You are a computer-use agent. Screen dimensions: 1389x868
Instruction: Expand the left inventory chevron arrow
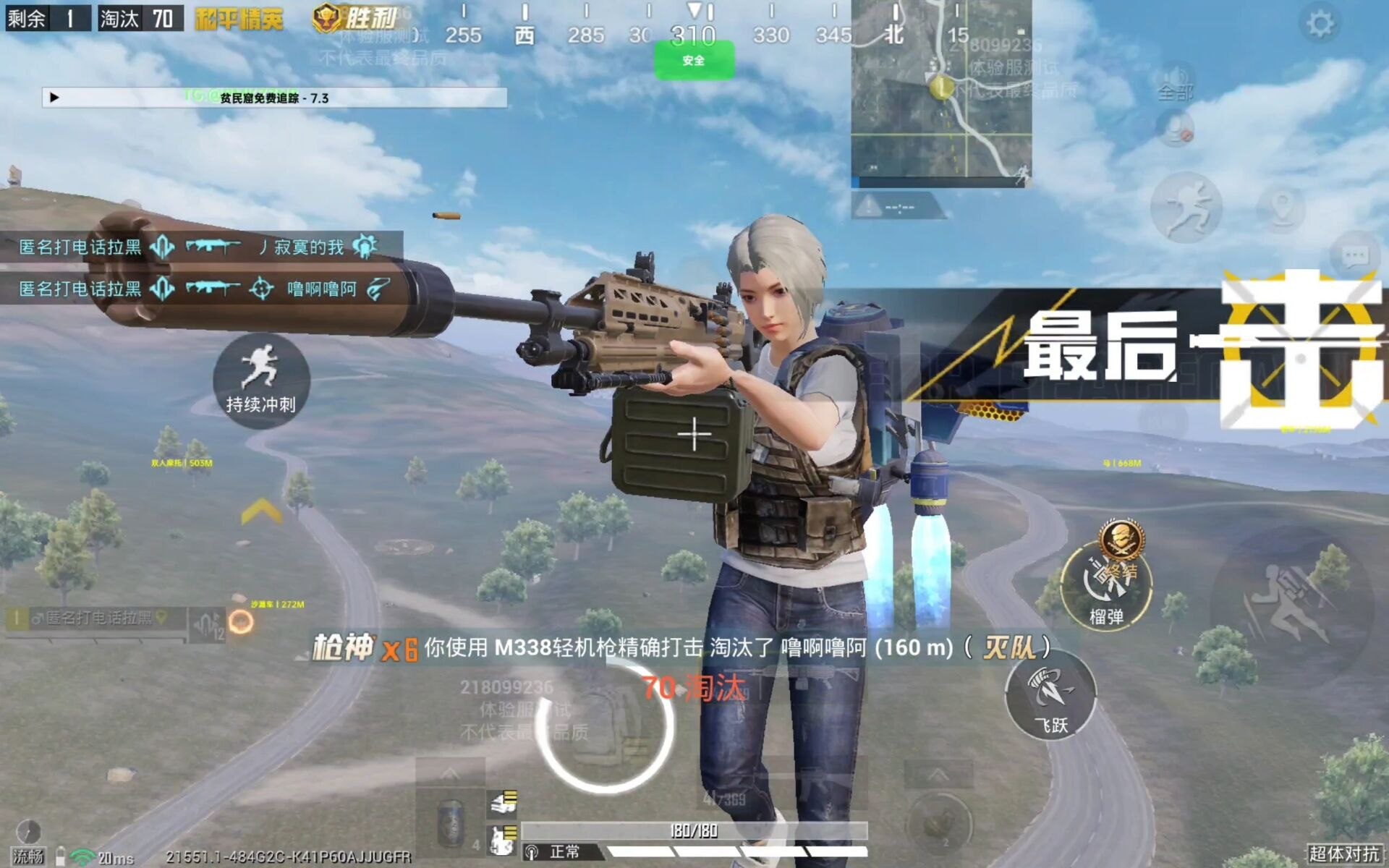[x=450, y=773]
